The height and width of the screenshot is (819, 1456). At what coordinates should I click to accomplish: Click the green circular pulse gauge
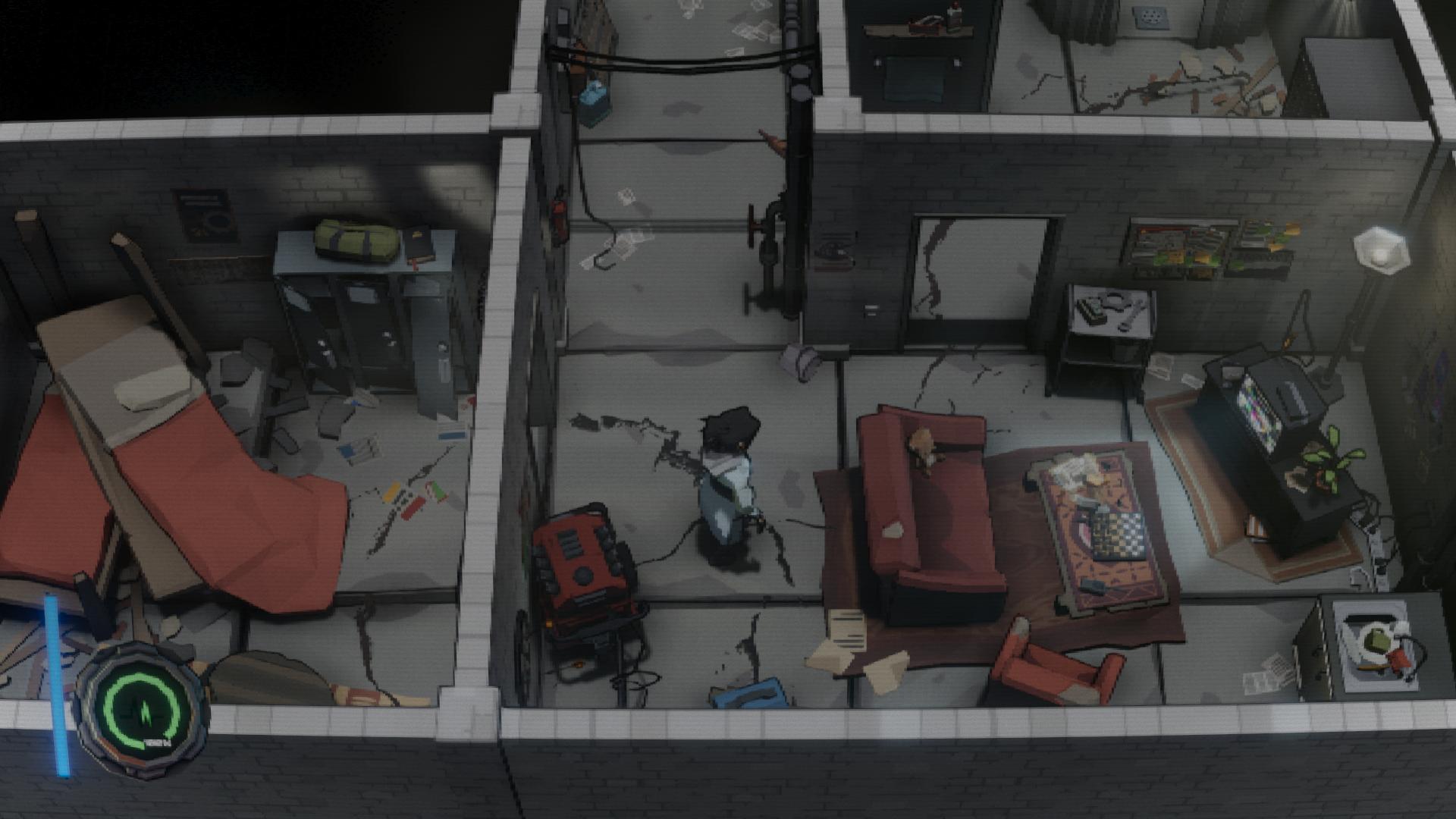coord(143,707)
